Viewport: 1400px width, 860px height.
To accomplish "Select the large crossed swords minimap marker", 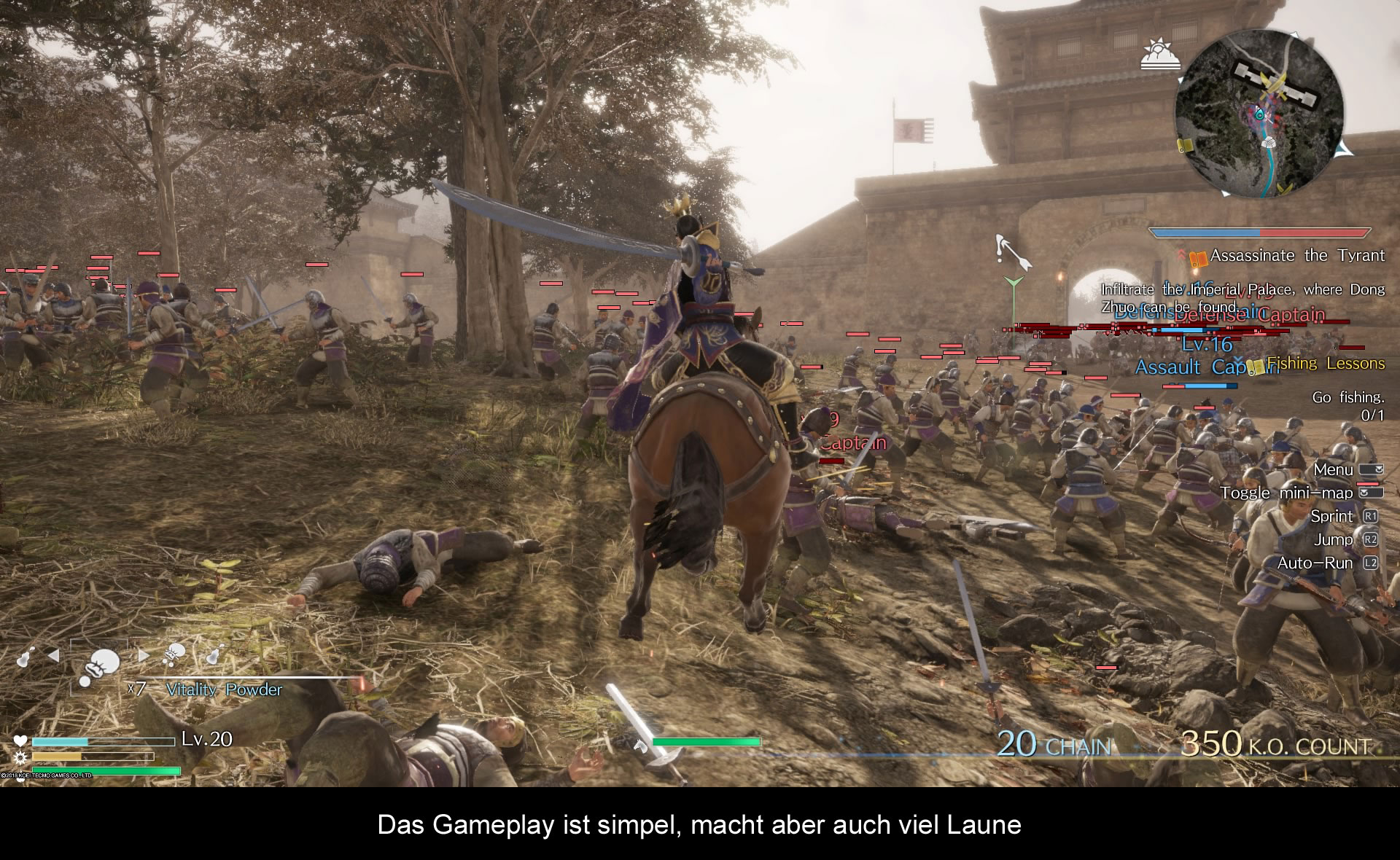I will (x=1275, y=87).
